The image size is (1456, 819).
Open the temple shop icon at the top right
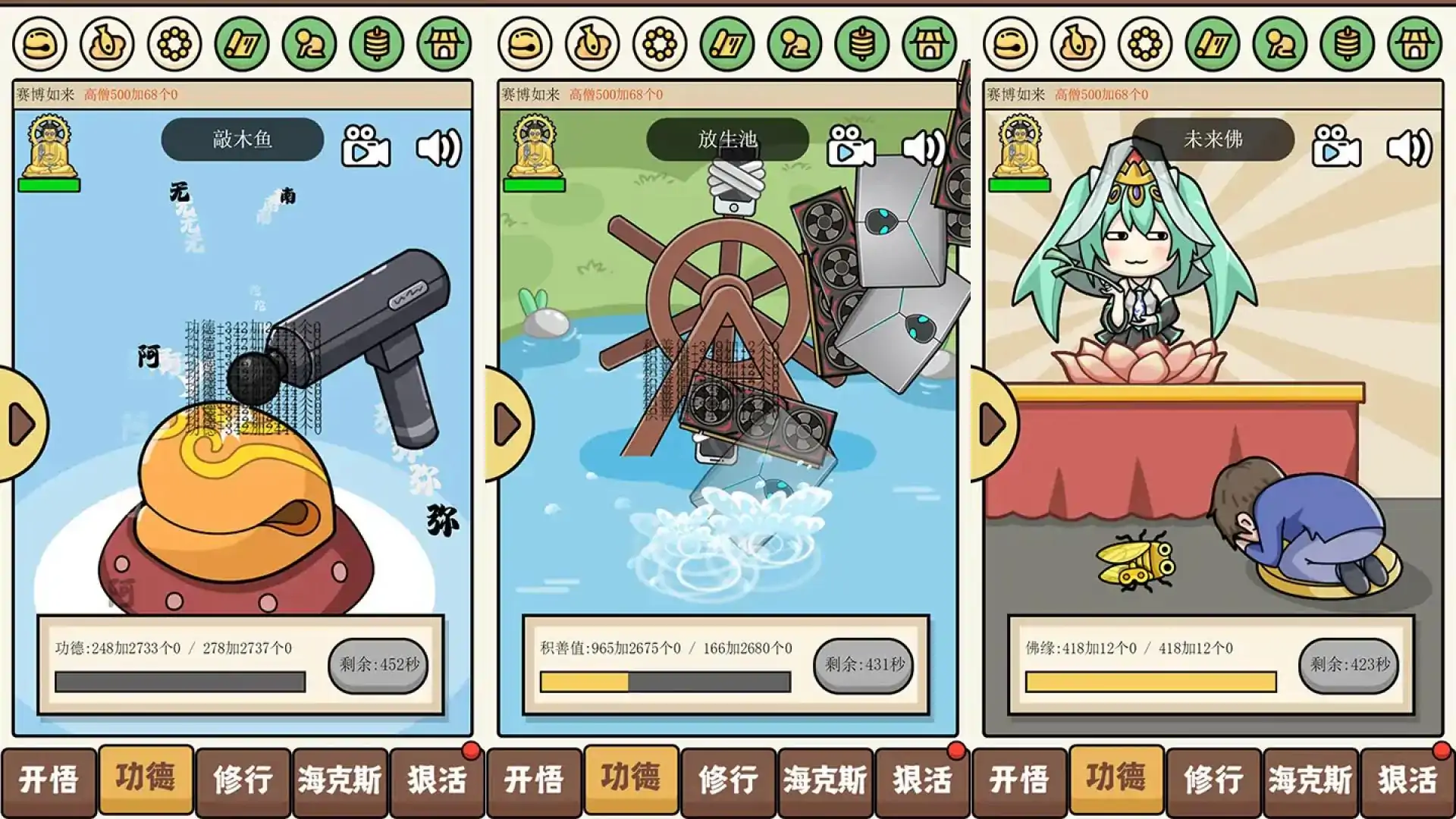(442, 43)
